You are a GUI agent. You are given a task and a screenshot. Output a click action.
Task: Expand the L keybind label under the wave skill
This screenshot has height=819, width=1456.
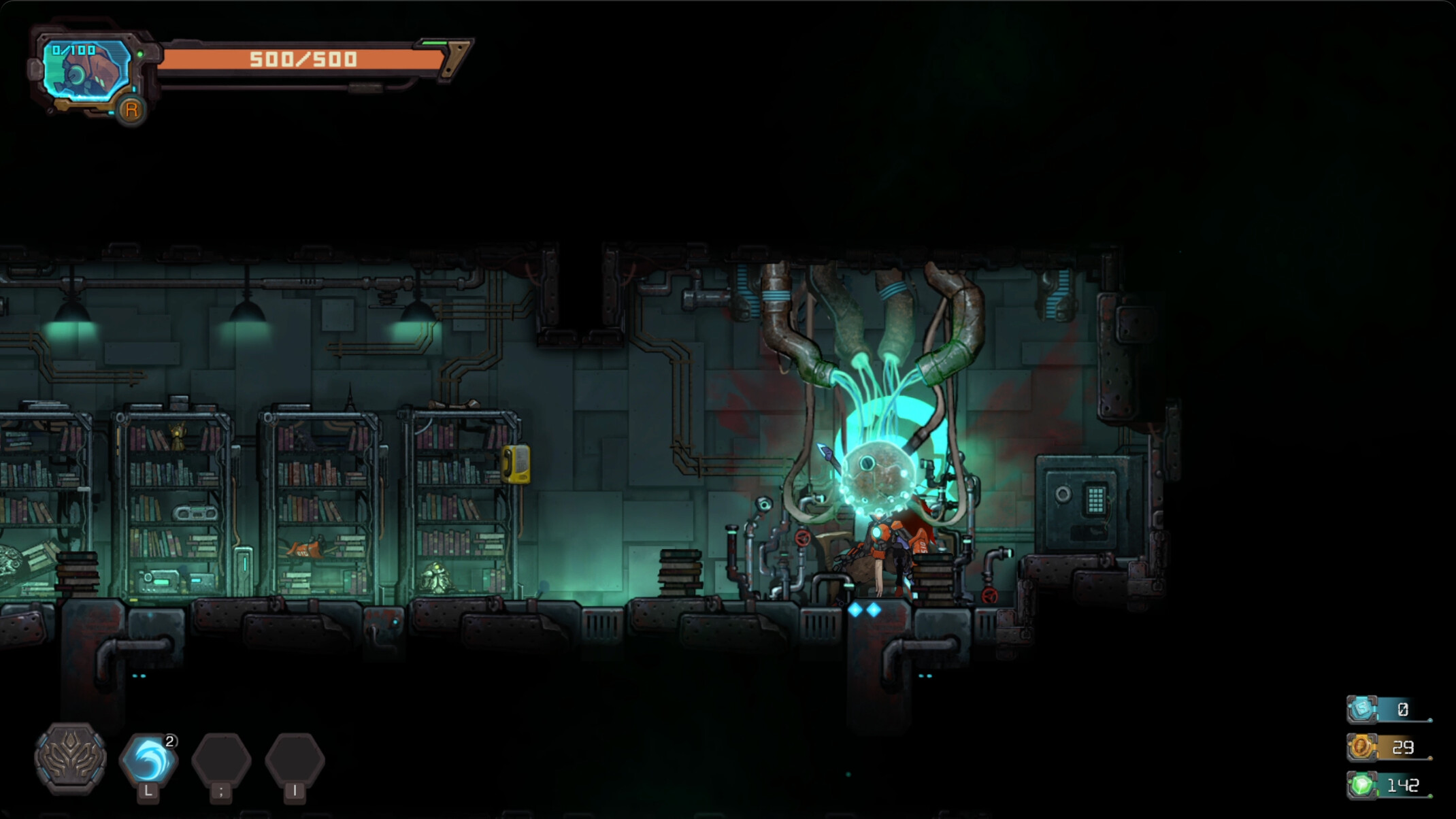[148, 791]
